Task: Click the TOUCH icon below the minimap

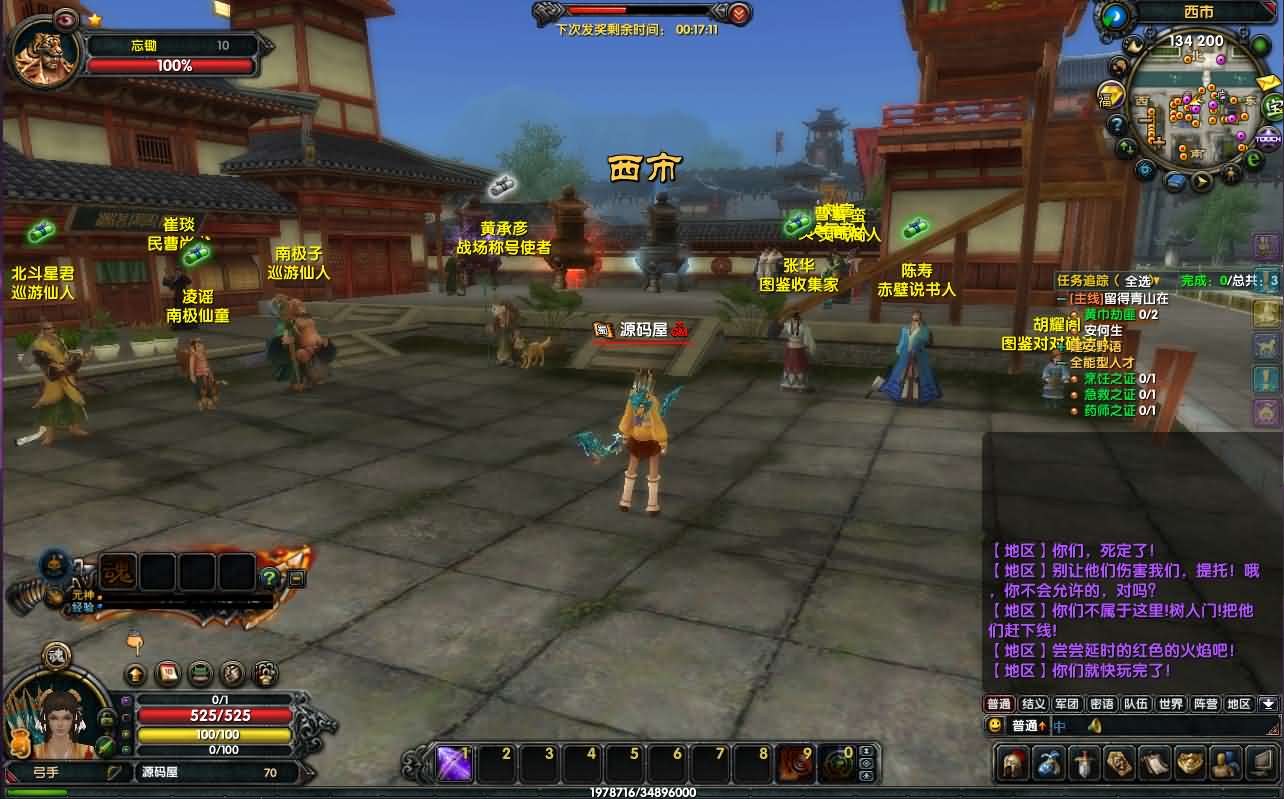Action: [1268, 138]
